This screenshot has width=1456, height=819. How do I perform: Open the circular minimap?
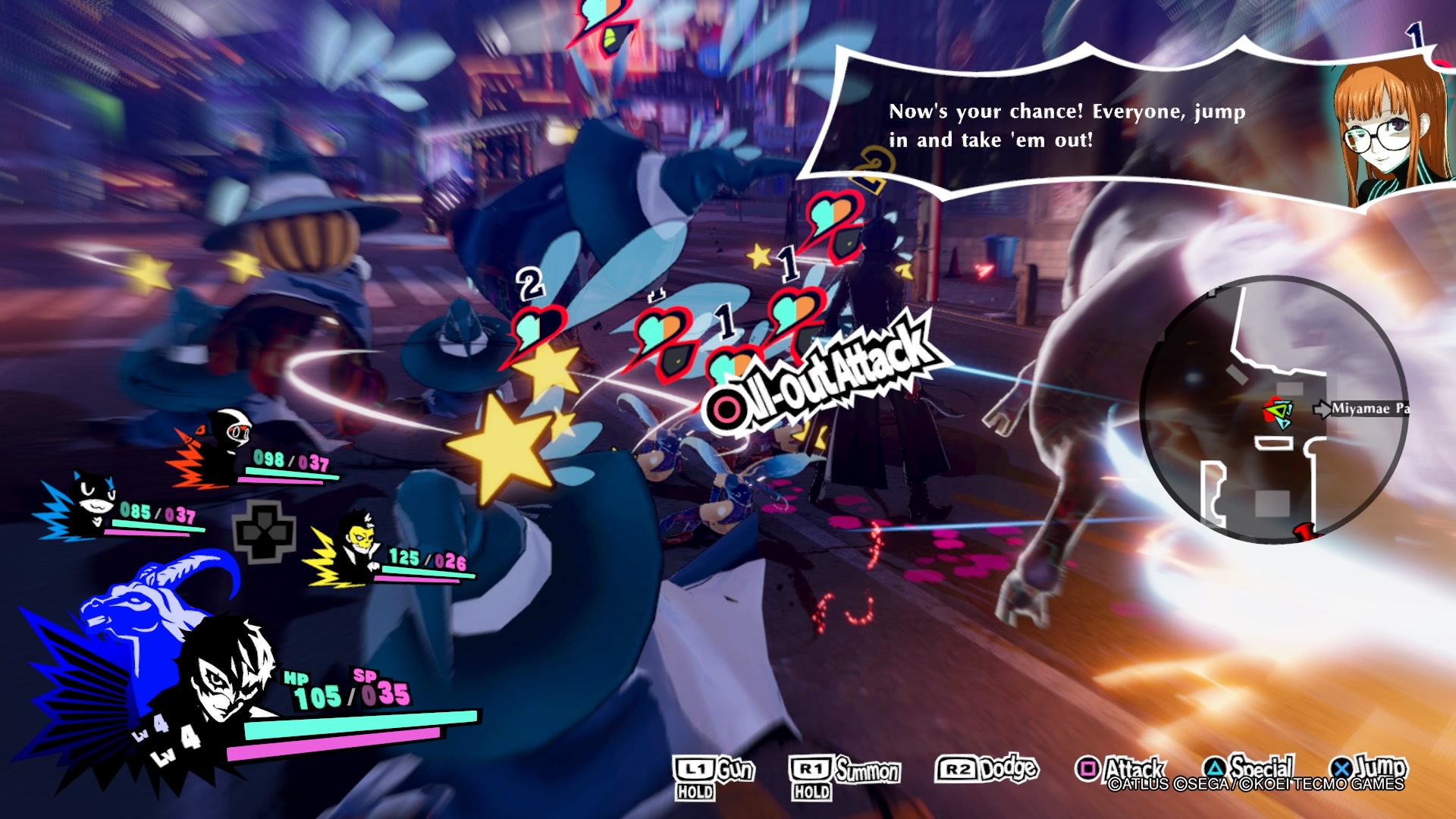point(1272,409)
